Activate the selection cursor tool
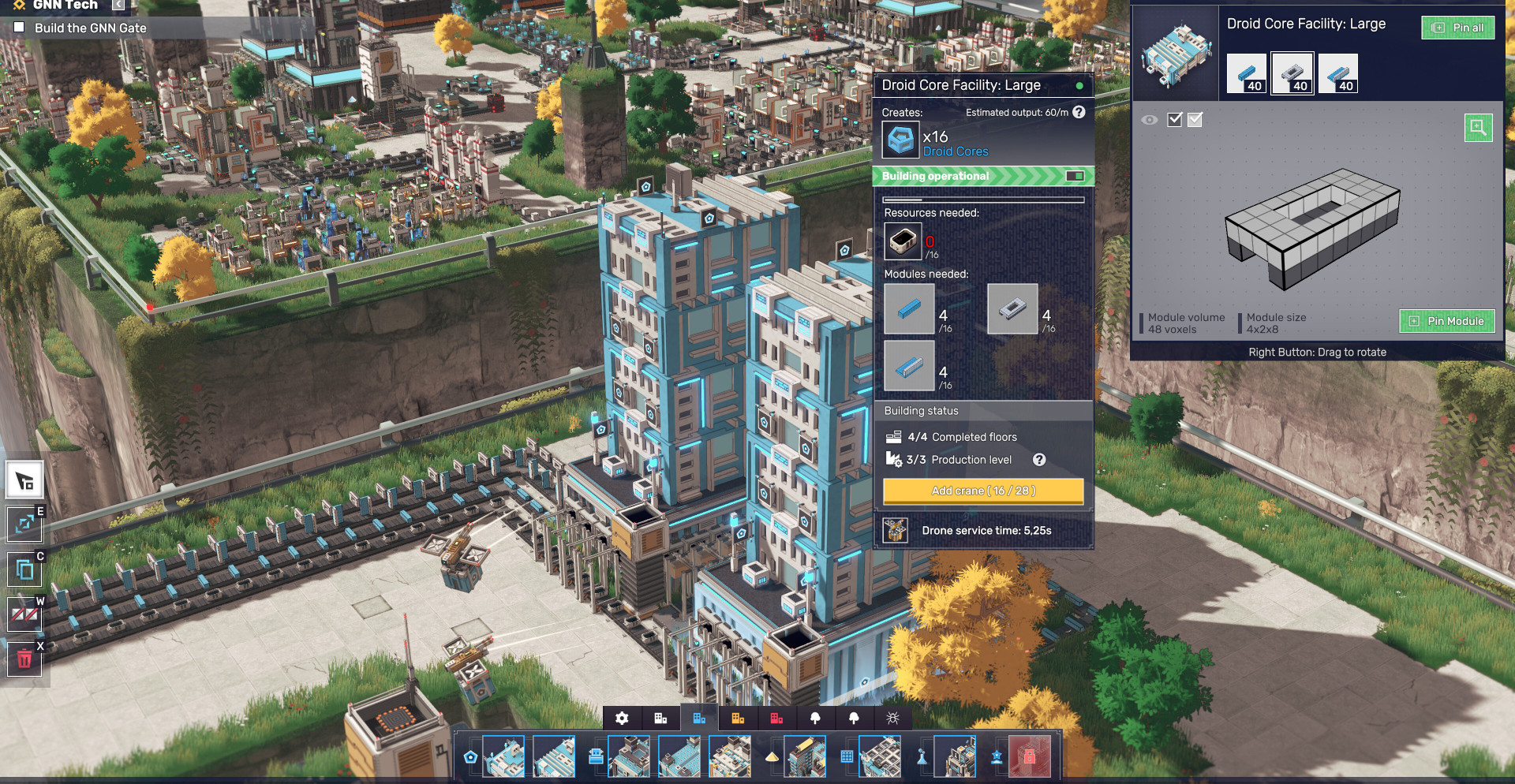The image size is (1515, 784). click(24, 480)
